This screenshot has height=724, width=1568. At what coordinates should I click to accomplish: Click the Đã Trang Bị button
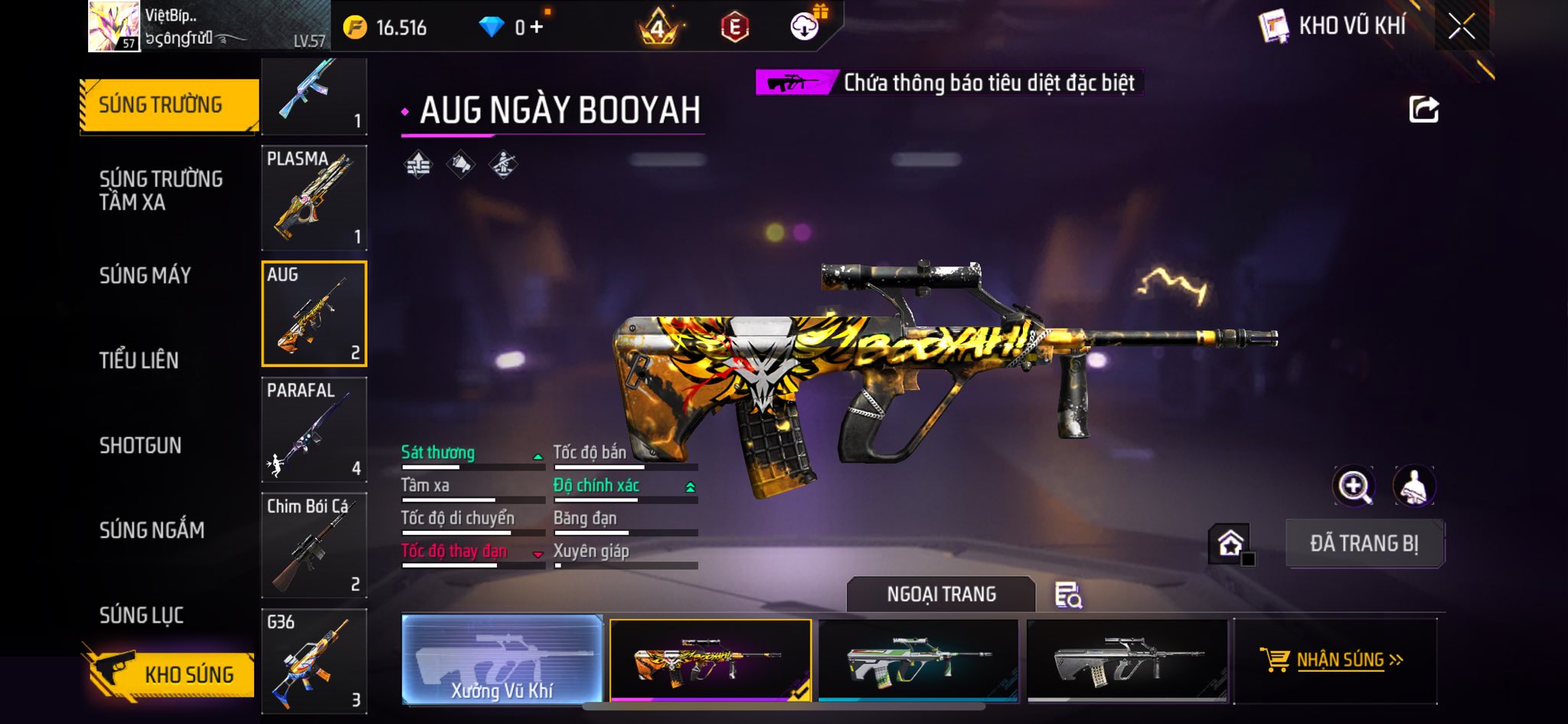1364,543
